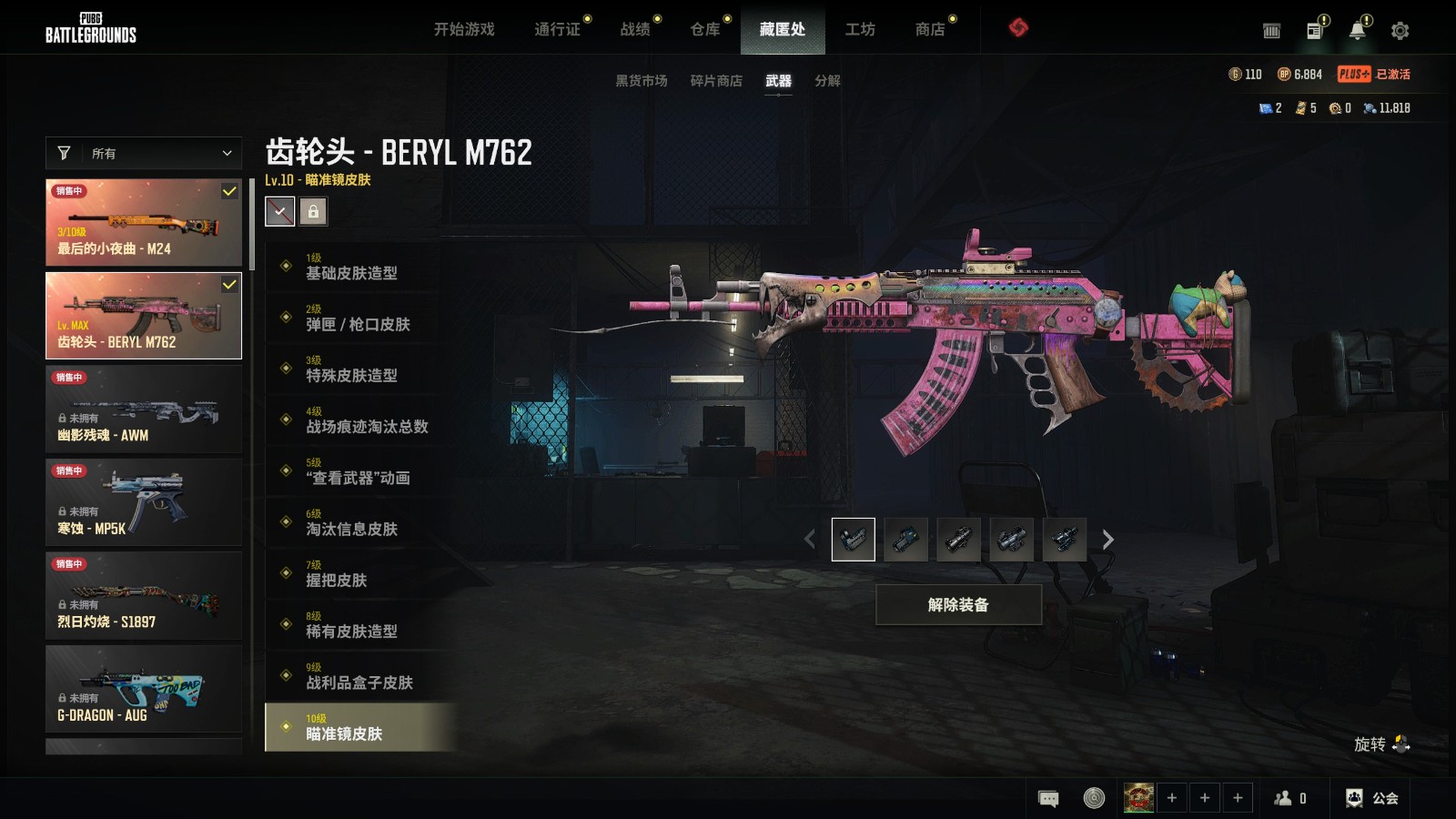
Task: Pick the 寒蚀 MP5K skin
Action: (144, 502)
